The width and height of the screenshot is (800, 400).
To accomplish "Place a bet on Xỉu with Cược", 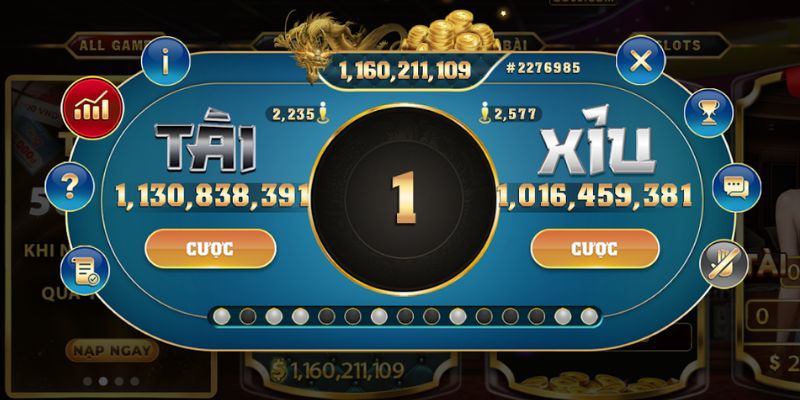I will pos(595,248).
